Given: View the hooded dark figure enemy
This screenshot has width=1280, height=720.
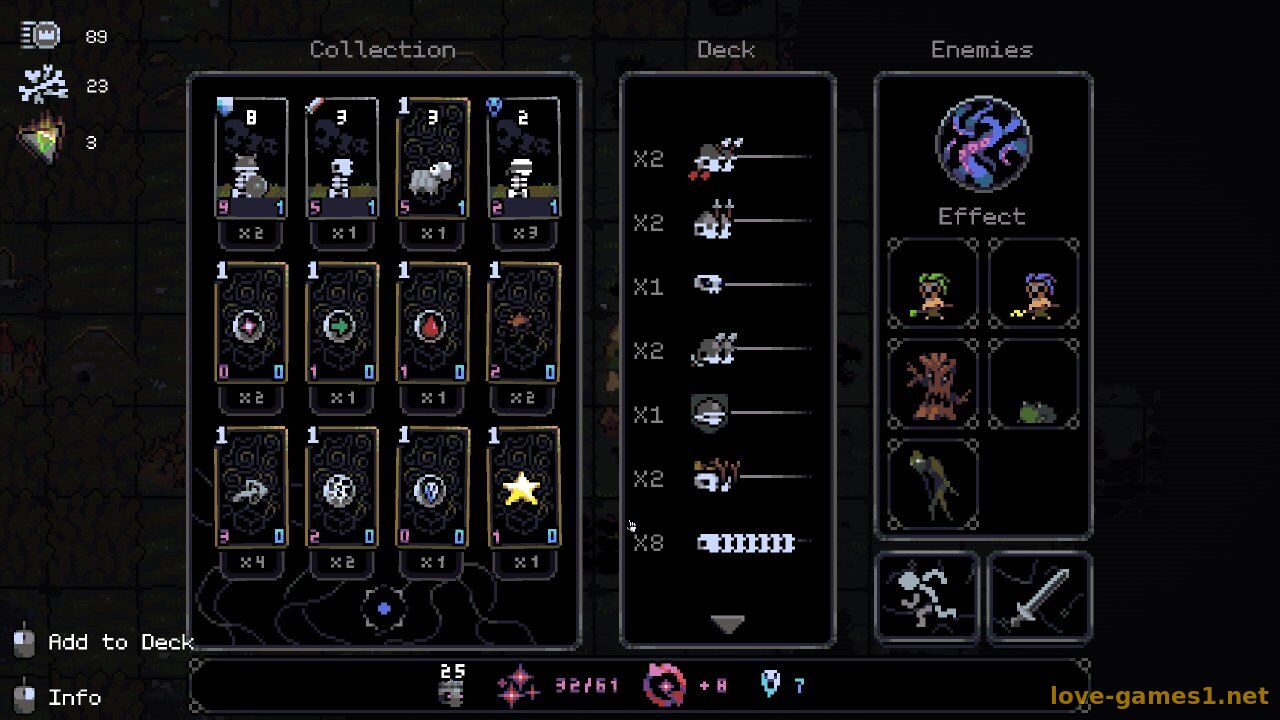Looking at the screenshot, I should pos(932,485).
